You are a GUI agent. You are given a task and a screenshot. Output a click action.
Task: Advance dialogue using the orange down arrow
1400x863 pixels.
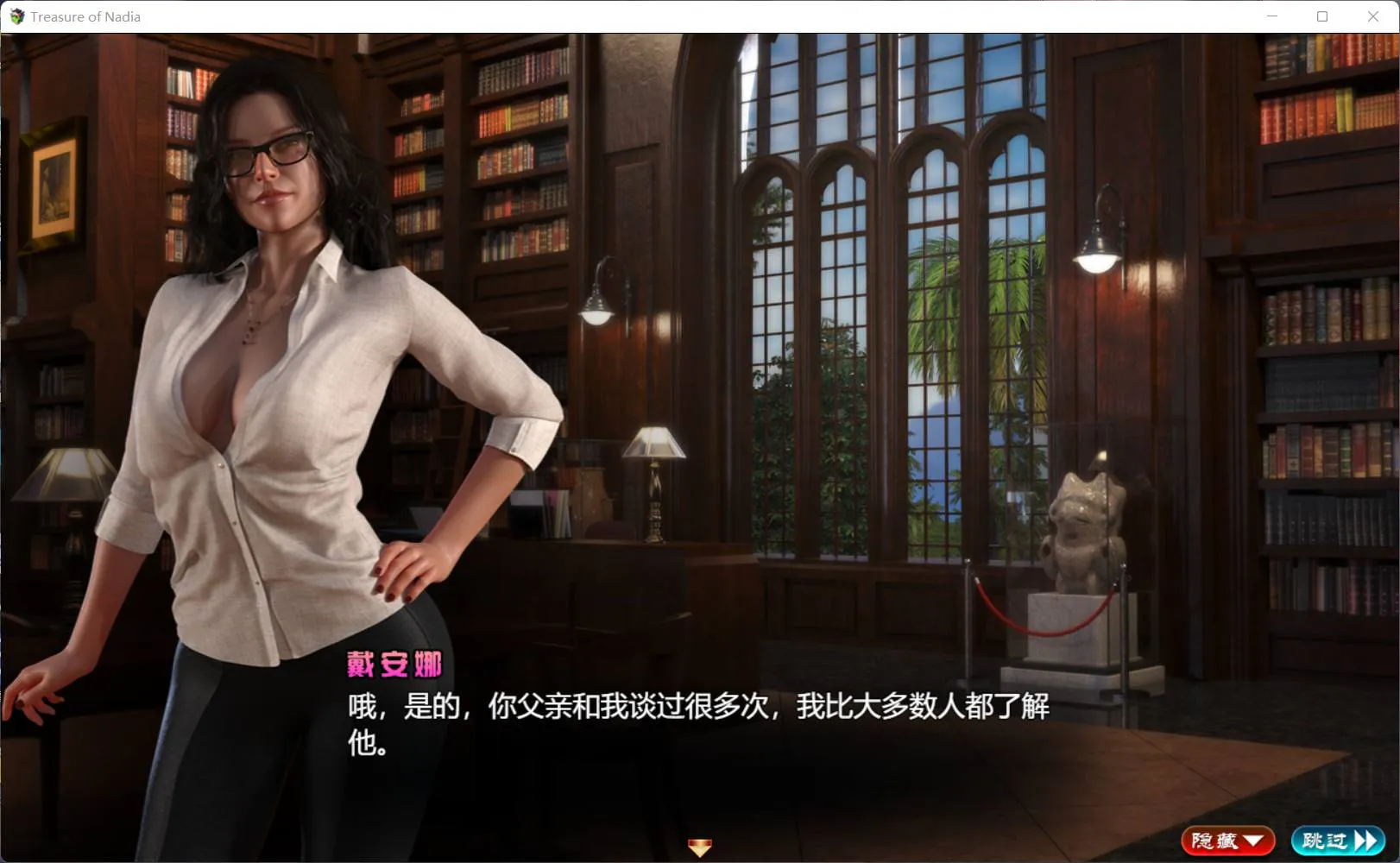tap(699, 847)
